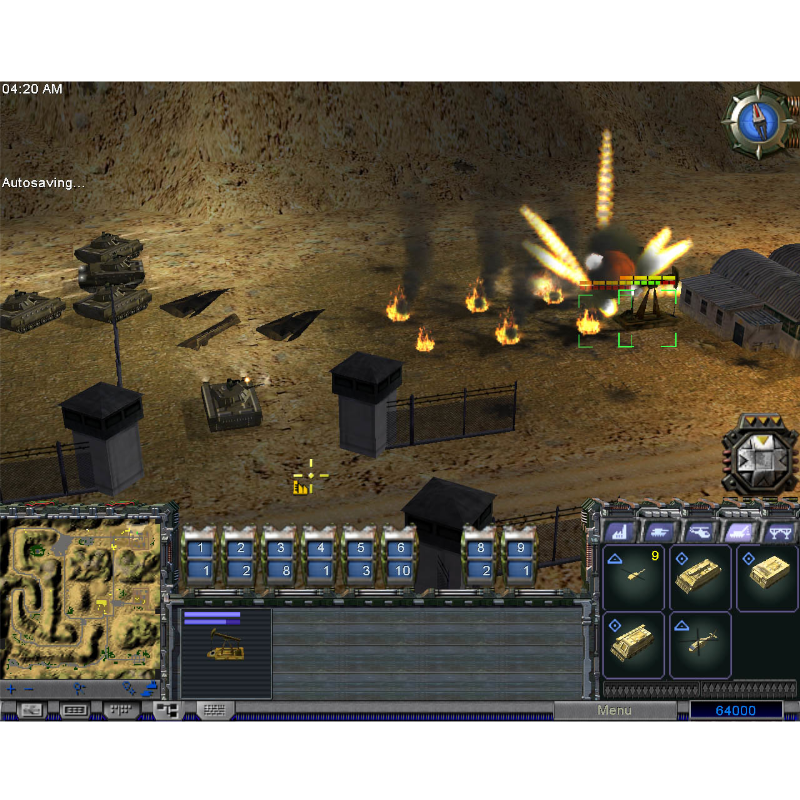Switch to the helicopter aircraft build tab

coord(698,533)
